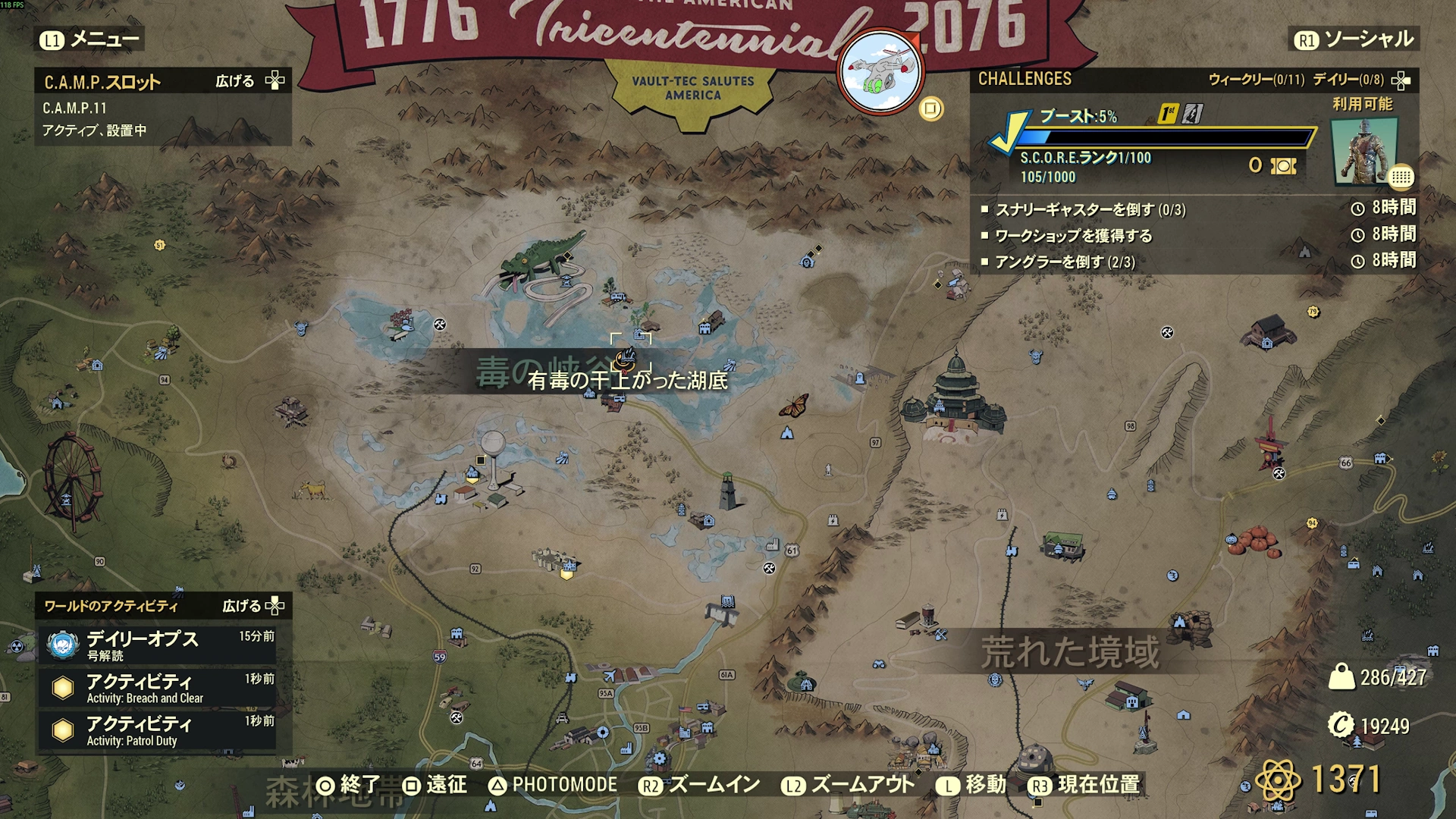Open the S.C.O.R.E. rank progress bar
This screenshot has height=819, width=1456.
tap(1164, 137)
